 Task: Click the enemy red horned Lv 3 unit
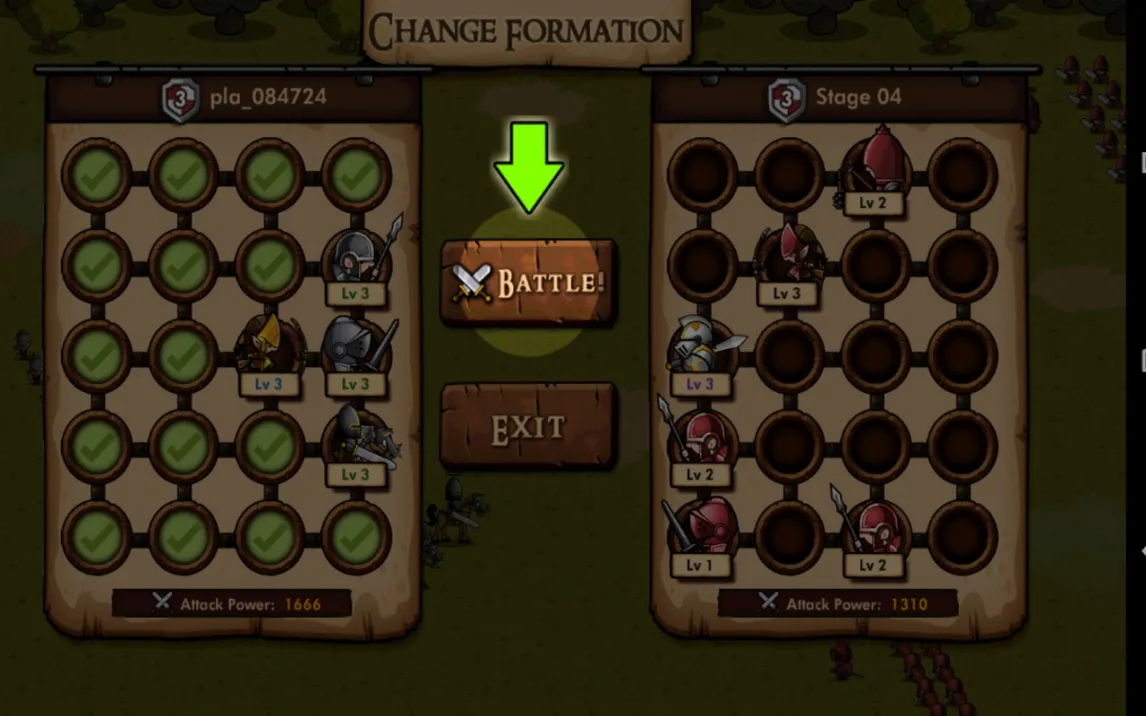(788, 262)
